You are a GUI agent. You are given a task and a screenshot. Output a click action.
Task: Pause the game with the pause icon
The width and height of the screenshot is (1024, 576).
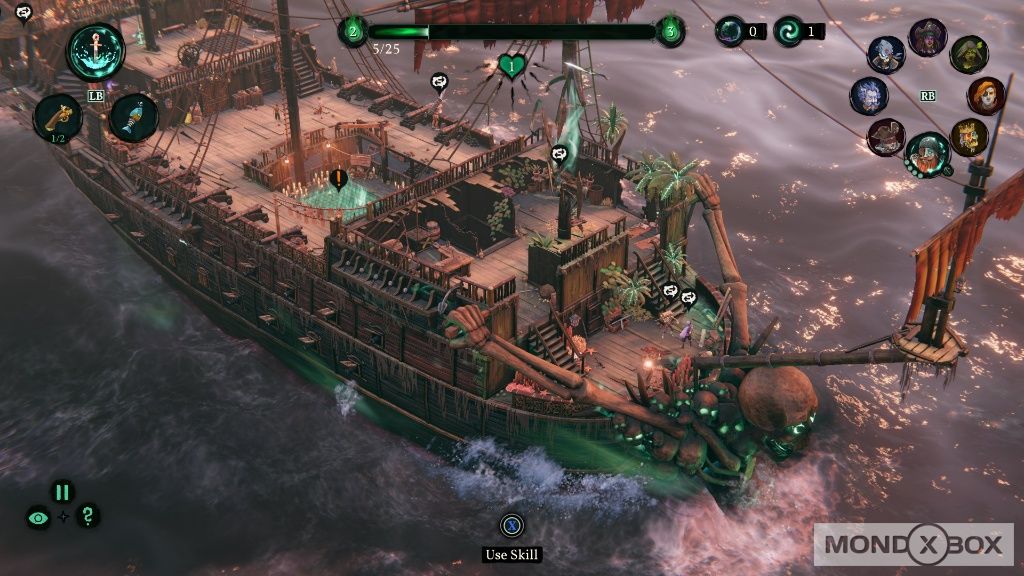pos(62,492)
